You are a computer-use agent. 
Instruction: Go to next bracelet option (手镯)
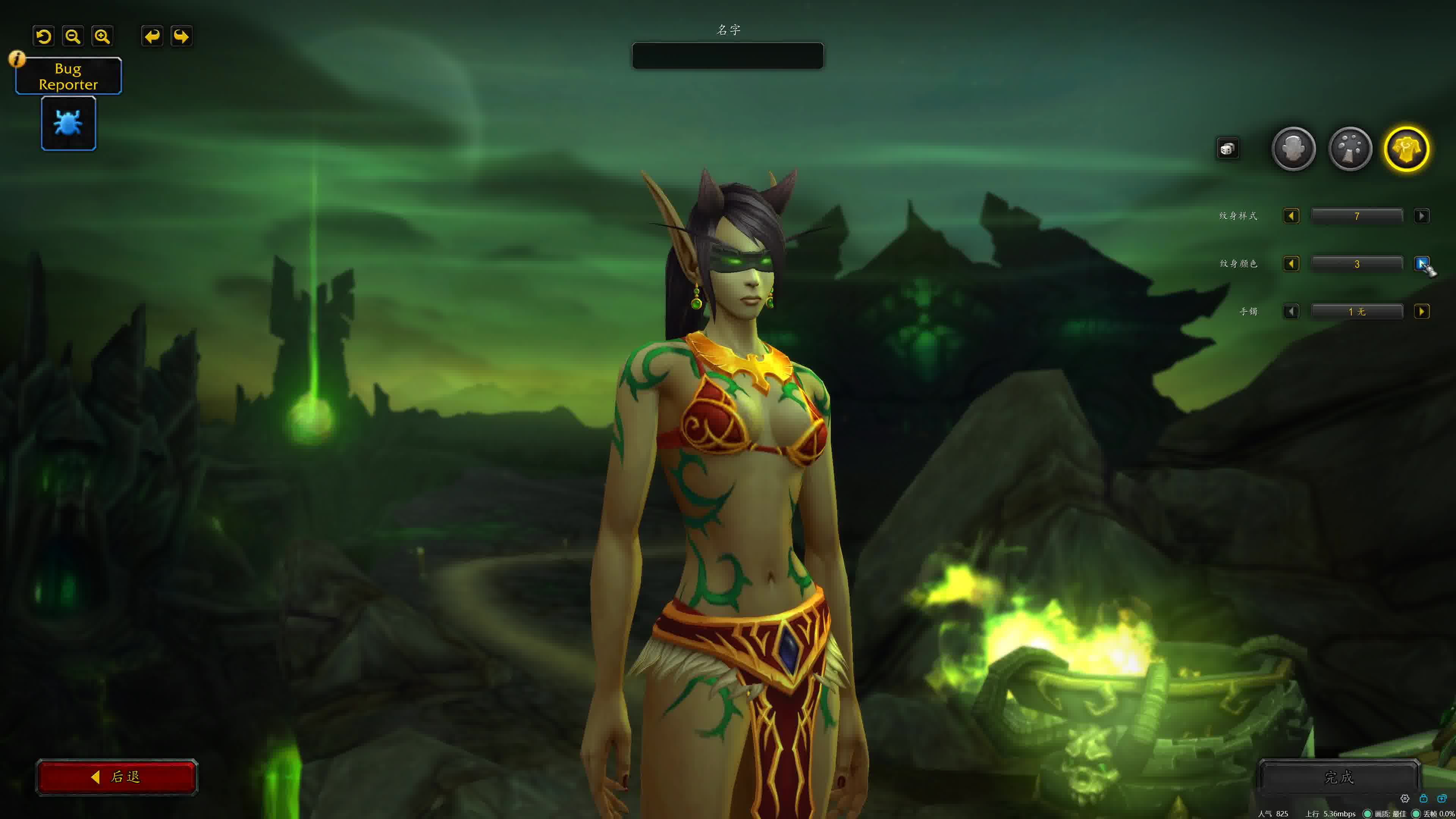point(1421,311)
